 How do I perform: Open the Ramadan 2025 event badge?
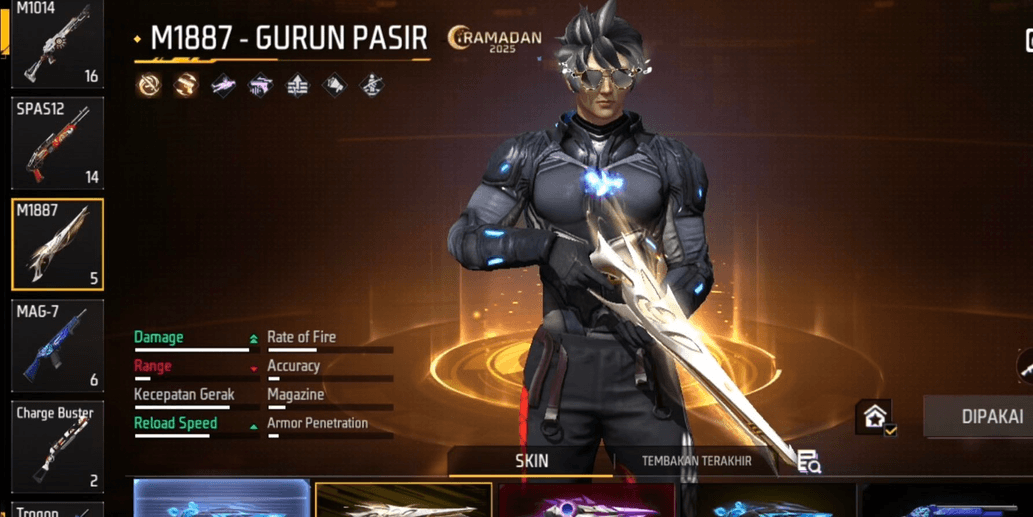496,40
